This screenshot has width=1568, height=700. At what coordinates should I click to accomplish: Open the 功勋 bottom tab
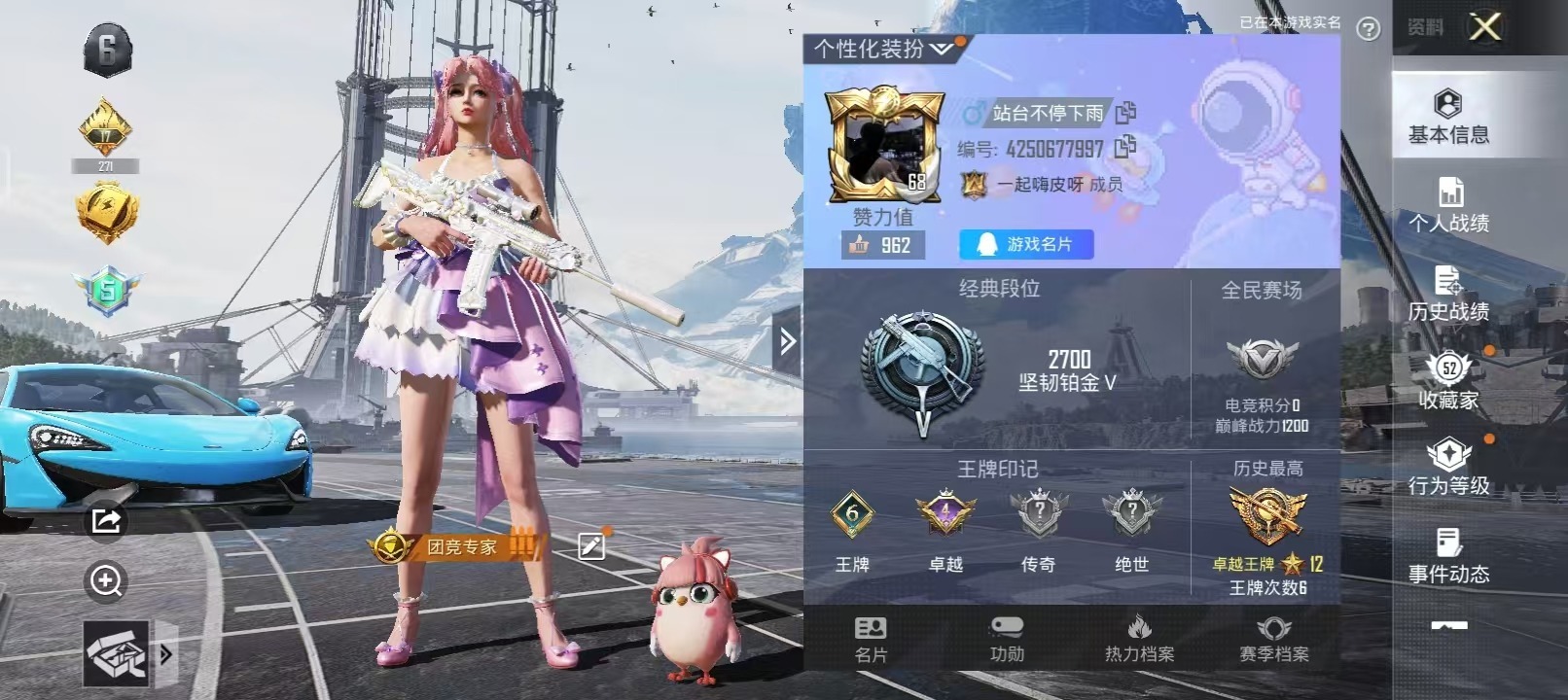1007,639
